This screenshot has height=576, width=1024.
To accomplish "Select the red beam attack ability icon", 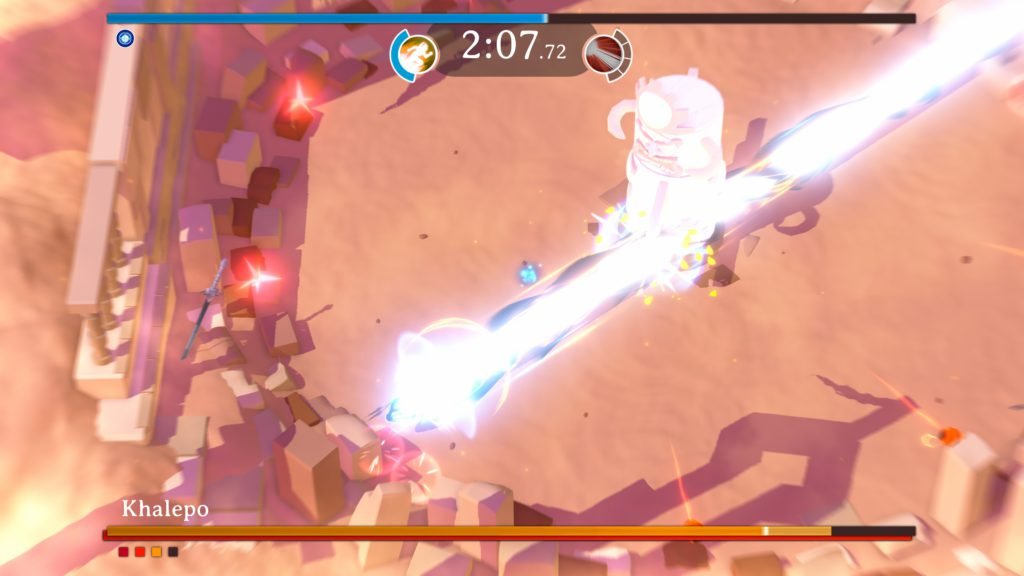I will [605, 52].
